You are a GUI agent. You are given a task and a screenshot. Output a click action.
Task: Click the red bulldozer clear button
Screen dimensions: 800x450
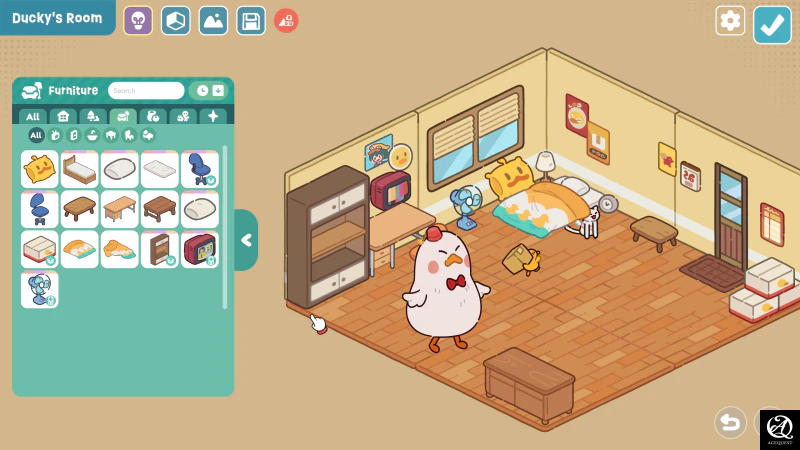(286, 20)
